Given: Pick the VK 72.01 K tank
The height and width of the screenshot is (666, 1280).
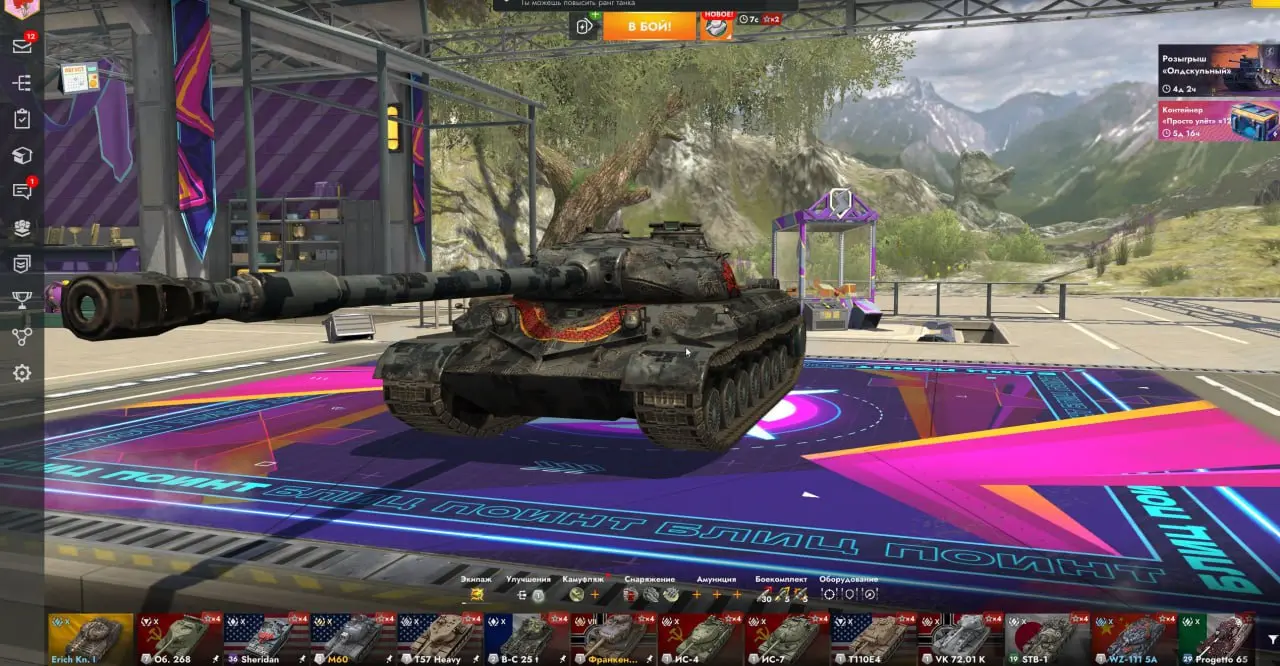Looking at the screenshot, I should point(960,638).
